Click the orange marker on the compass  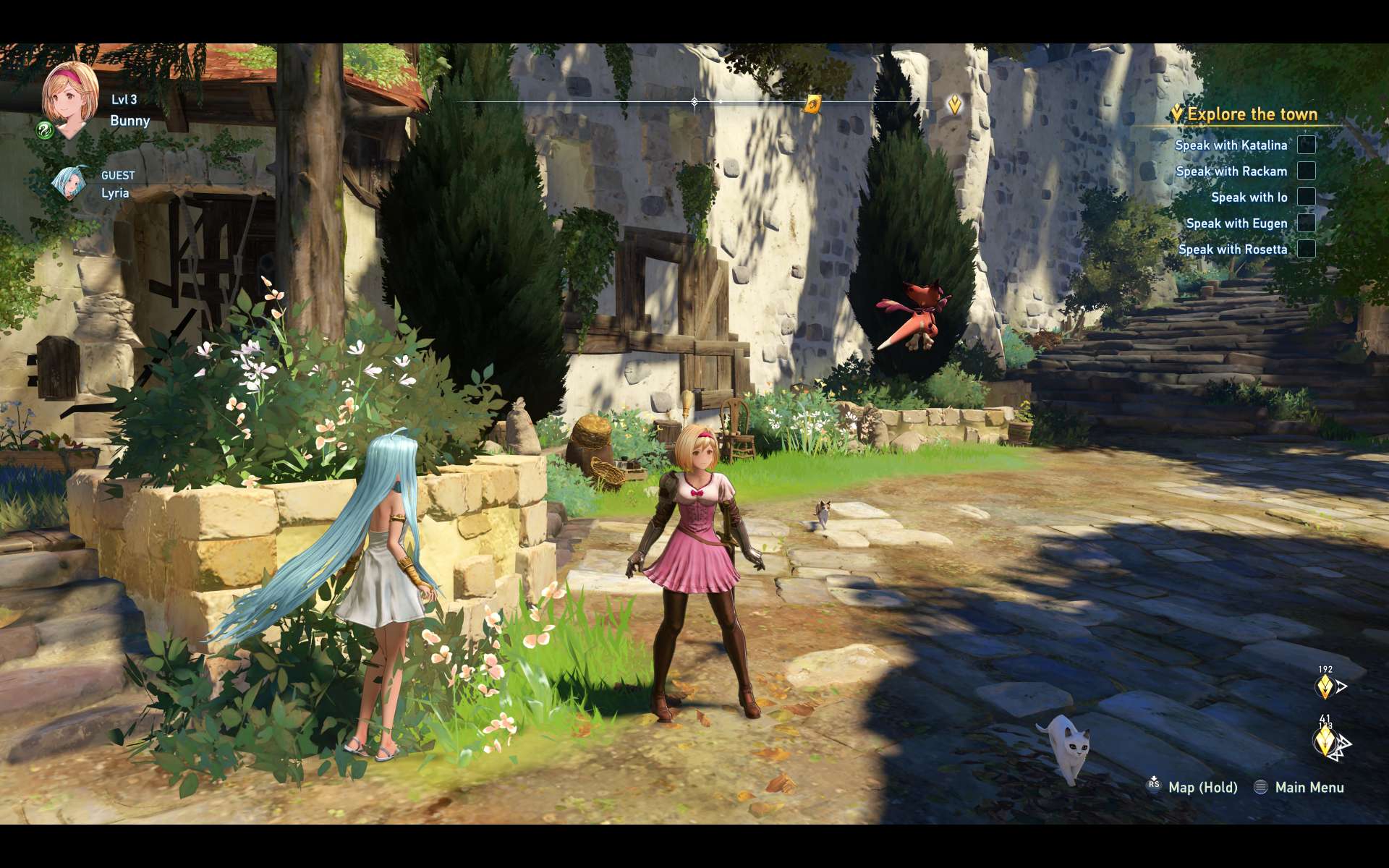812,105
